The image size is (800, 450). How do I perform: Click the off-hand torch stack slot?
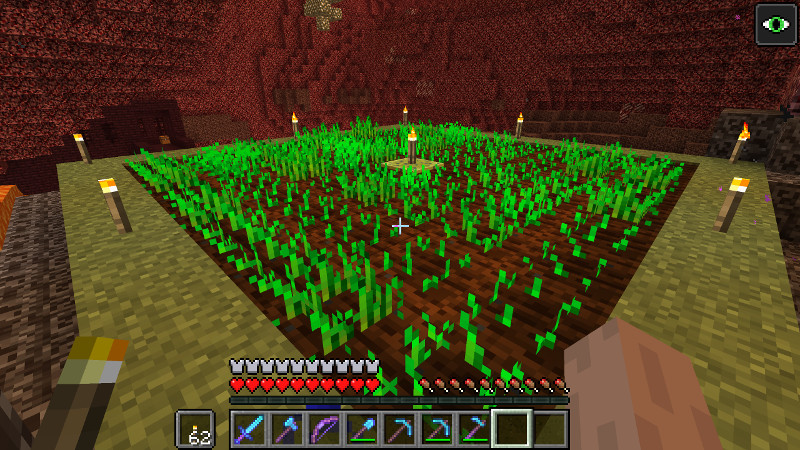click(x=195, y=429)
